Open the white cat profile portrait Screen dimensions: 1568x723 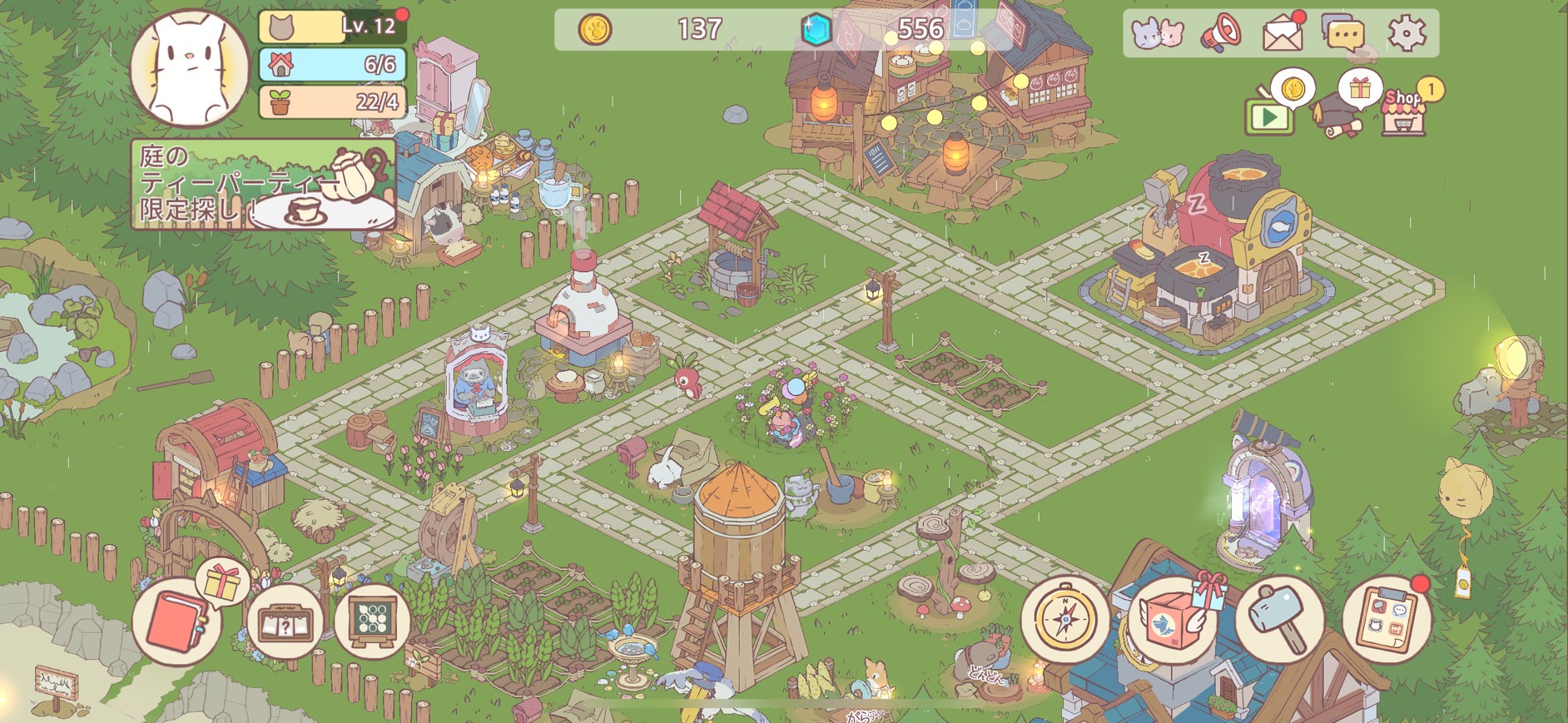190,68
